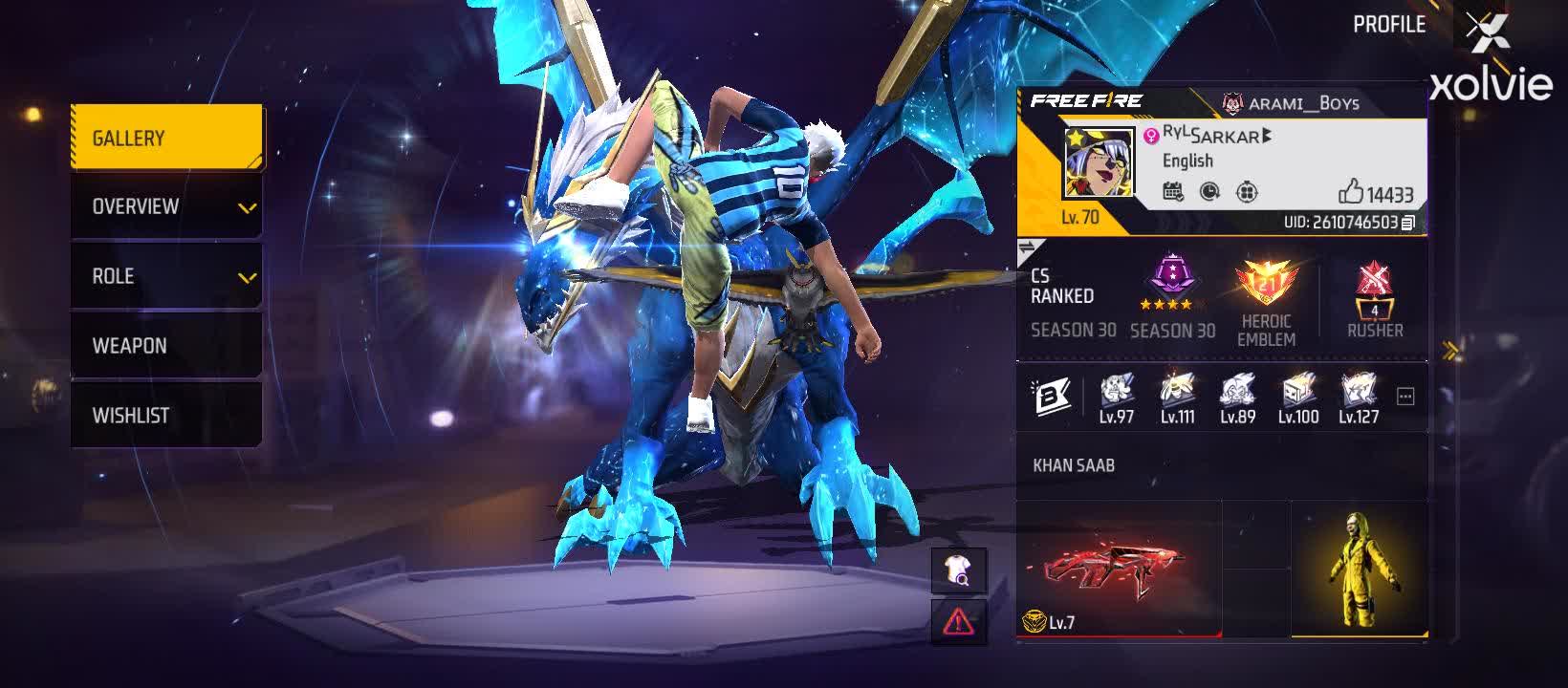The width and height of the screenshot is (1568, 688).
Task: Click the thumbs-up likes counter
Action: click(x=1350, y=191)
